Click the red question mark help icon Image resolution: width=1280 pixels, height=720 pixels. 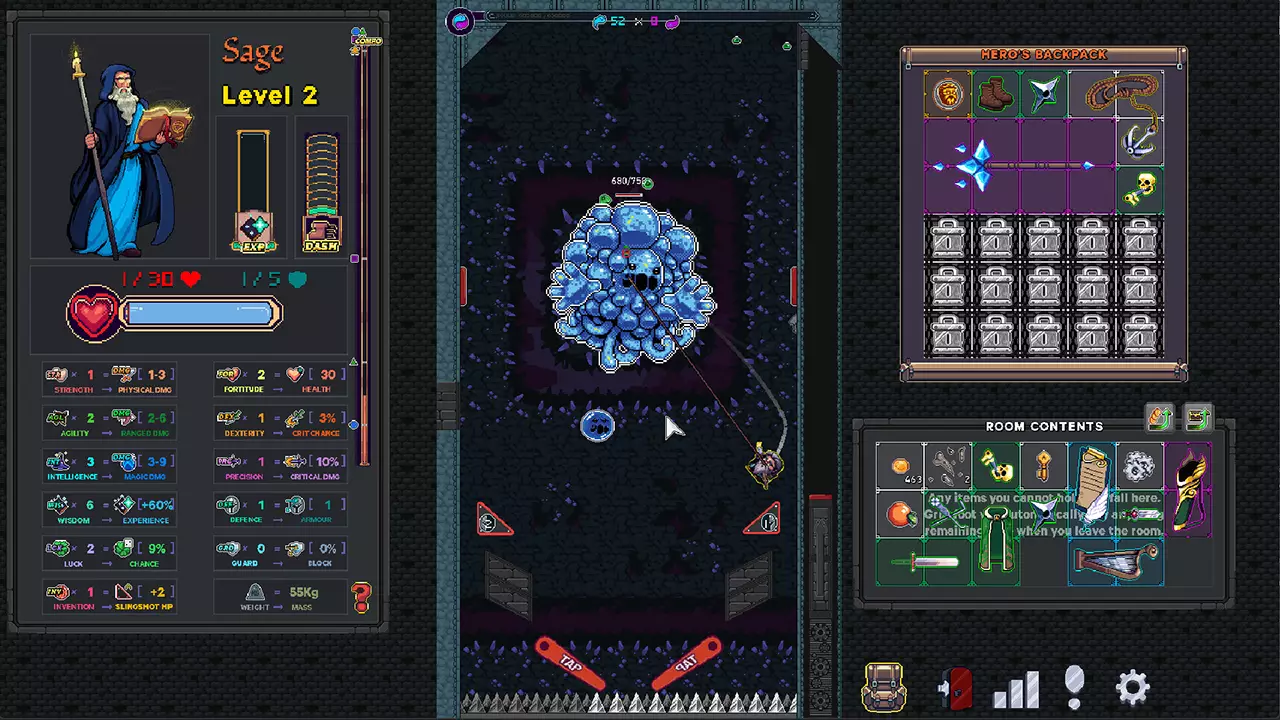[361, 597]
